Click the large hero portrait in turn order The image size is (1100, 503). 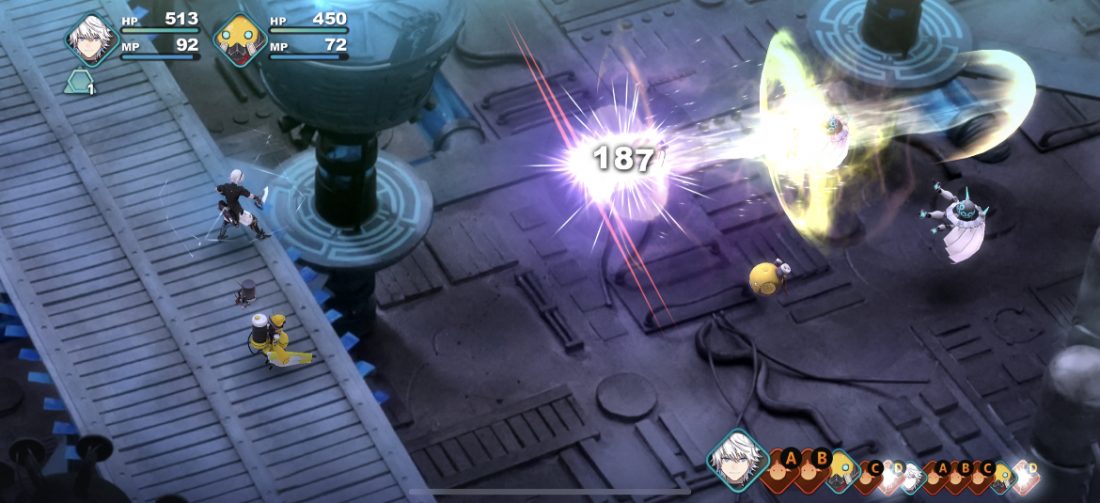(x=738, y=461)
